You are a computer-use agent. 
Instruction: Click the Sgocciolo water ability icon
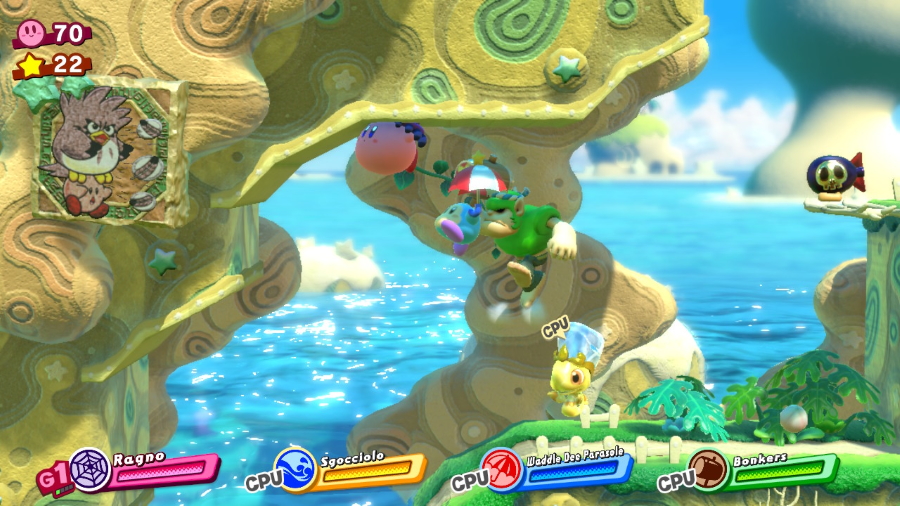(x=298, y=468)
